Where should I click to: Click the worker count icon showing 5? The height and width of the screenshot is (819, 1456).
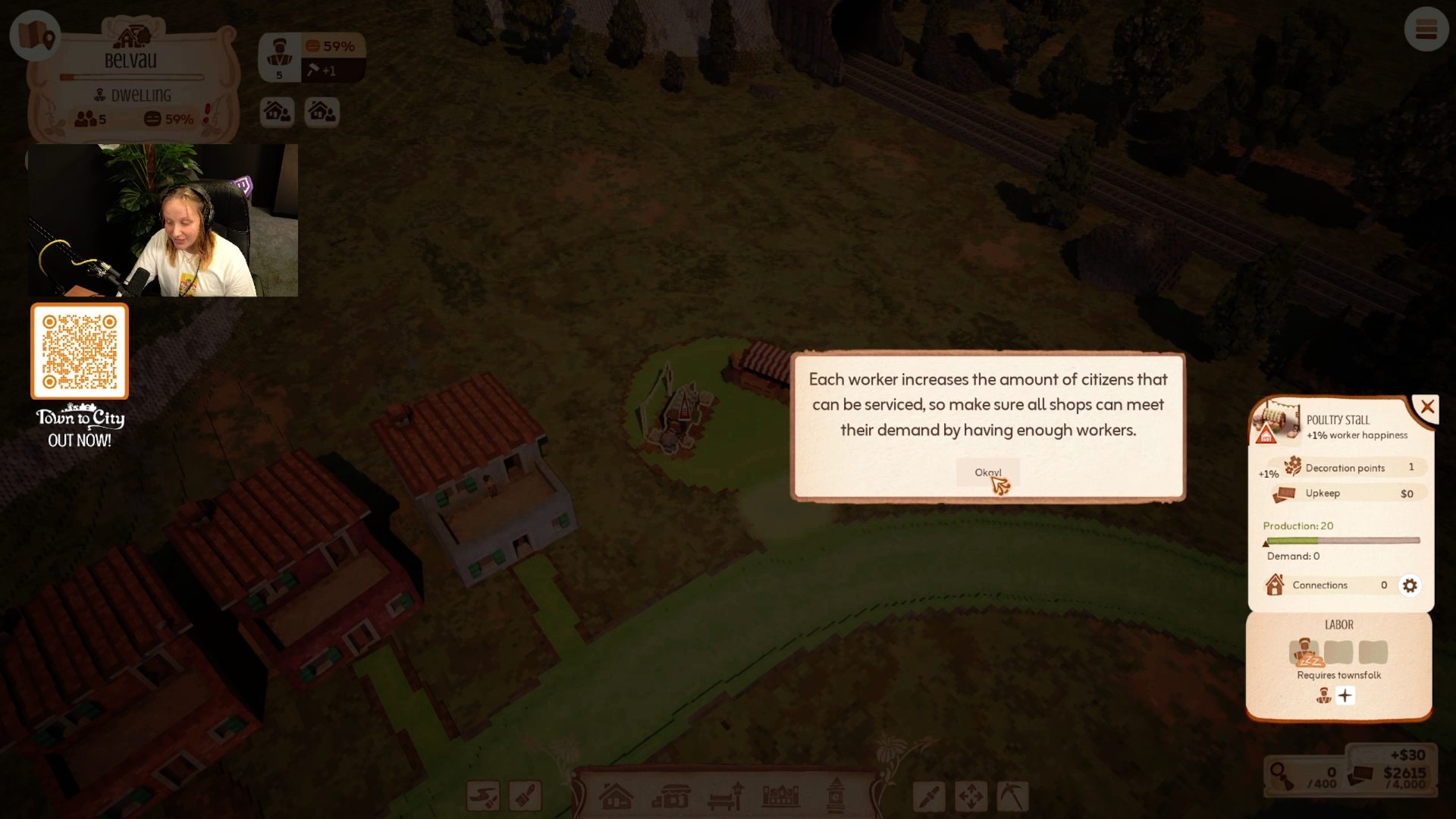coord(280,58)
